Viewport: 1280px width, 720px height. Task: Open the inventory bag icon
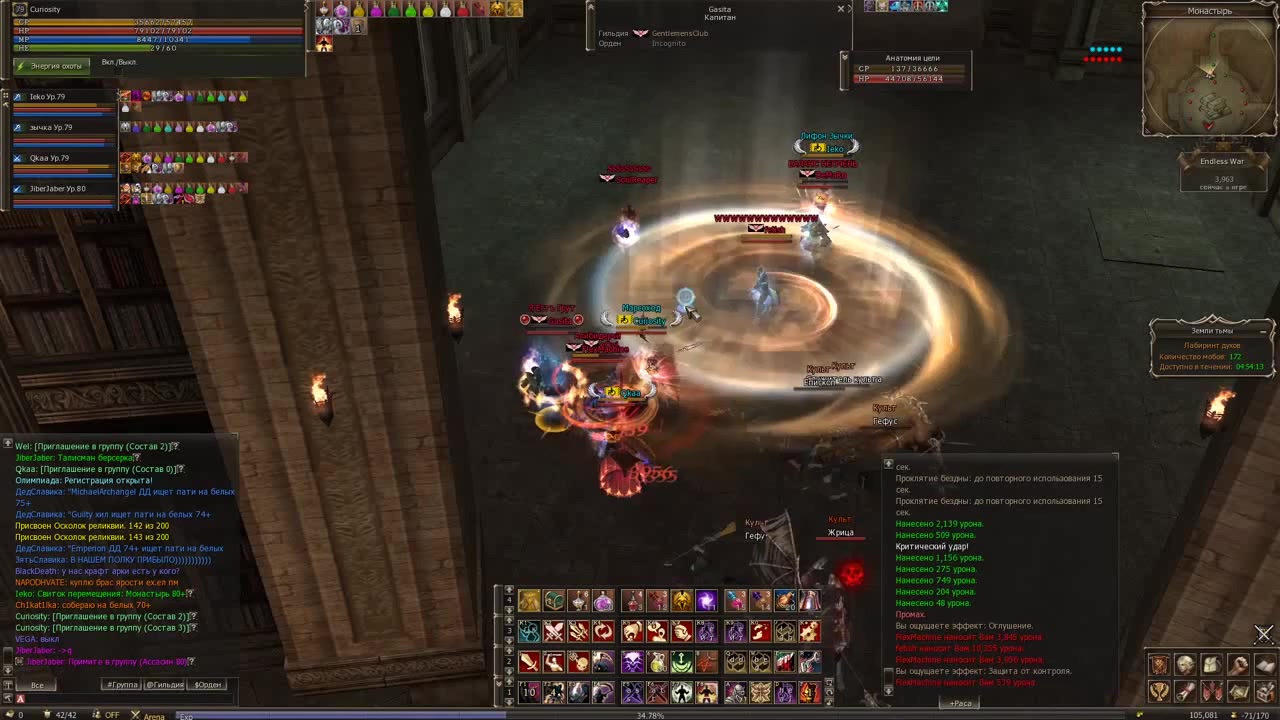click(1211, 666)
